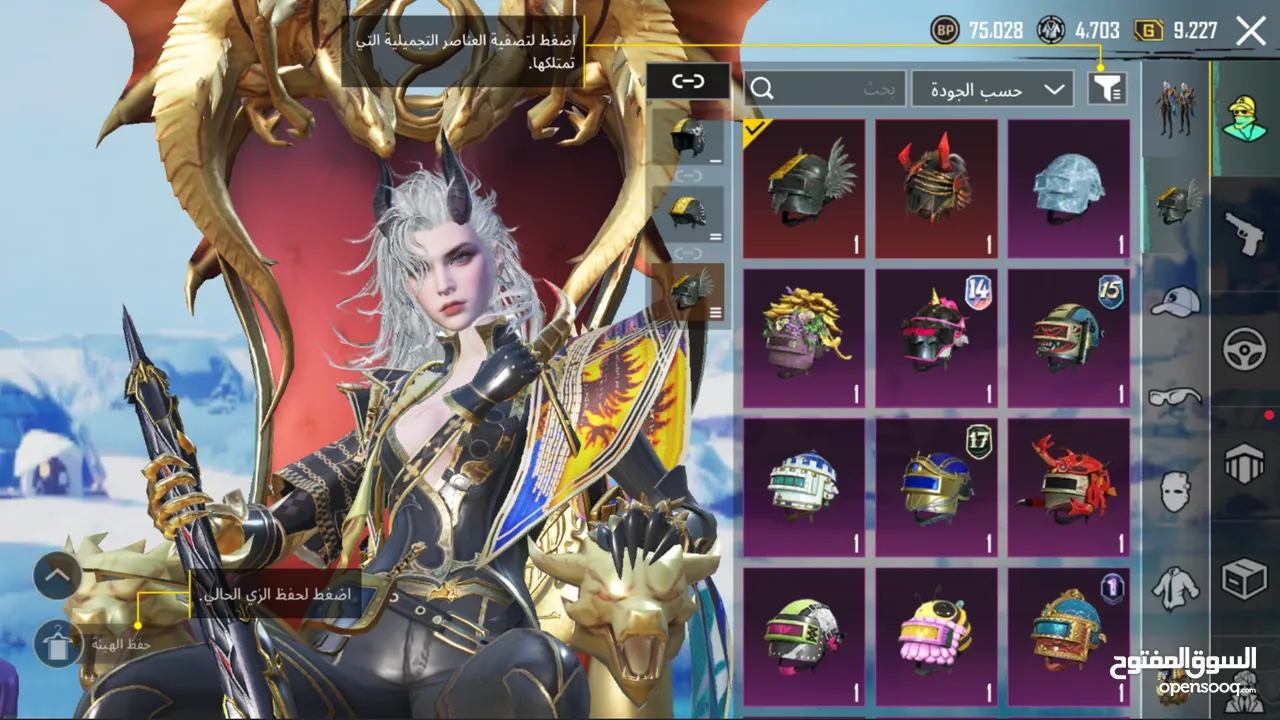The image size is (1280, 720).
Task: Click the helmet search field
Action: 825,89
